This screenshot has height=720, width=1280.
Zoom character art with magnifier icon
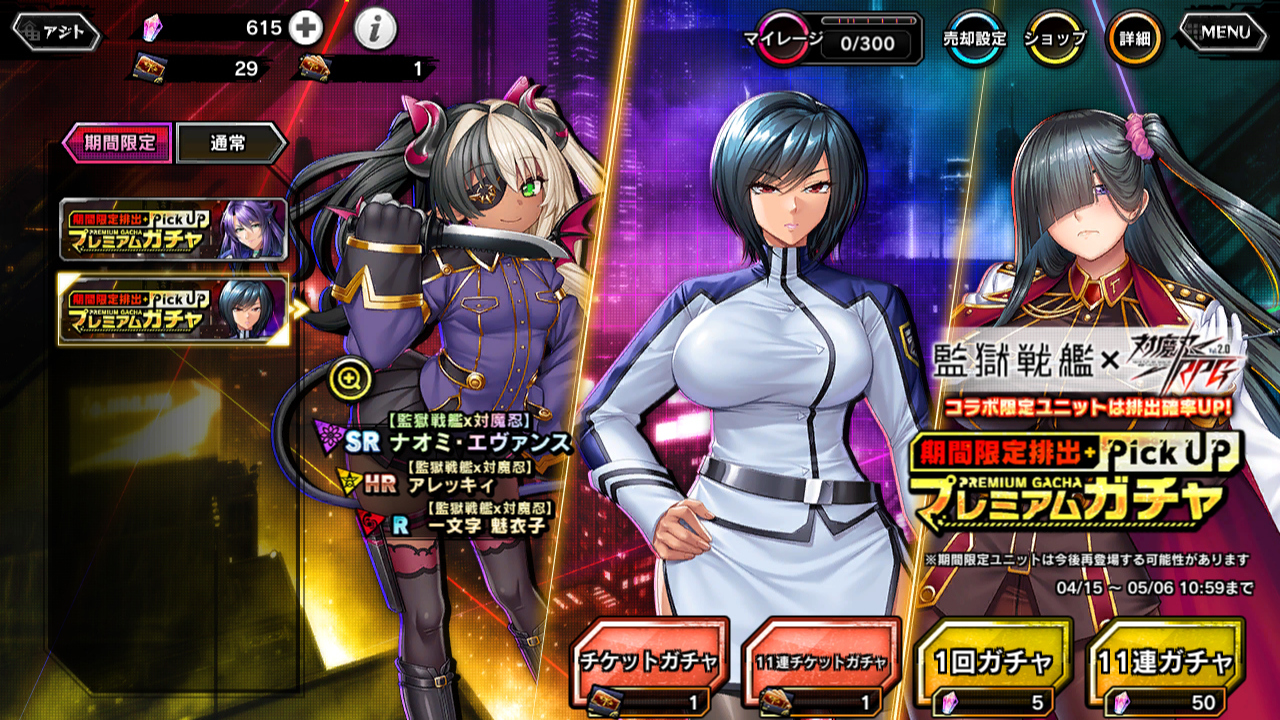(x=351, y=378)
